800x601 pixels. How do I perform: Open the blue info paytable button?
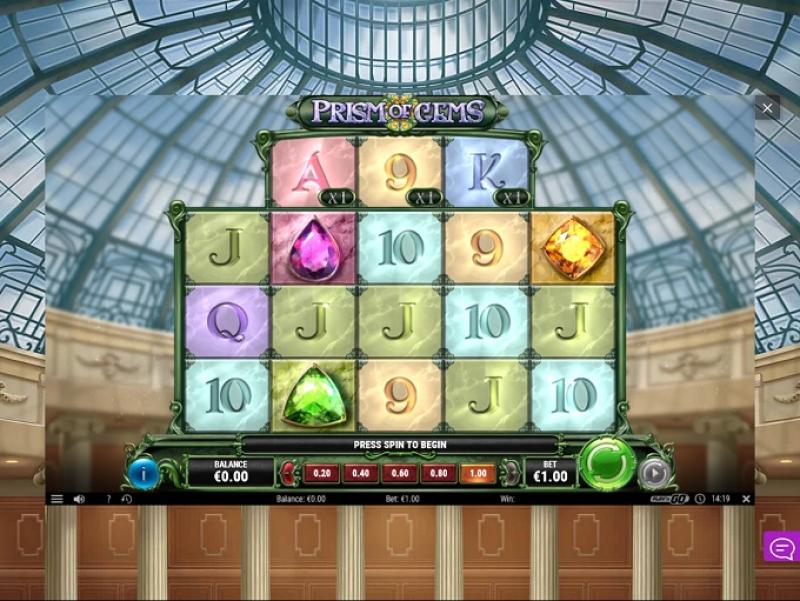point(143,472)
